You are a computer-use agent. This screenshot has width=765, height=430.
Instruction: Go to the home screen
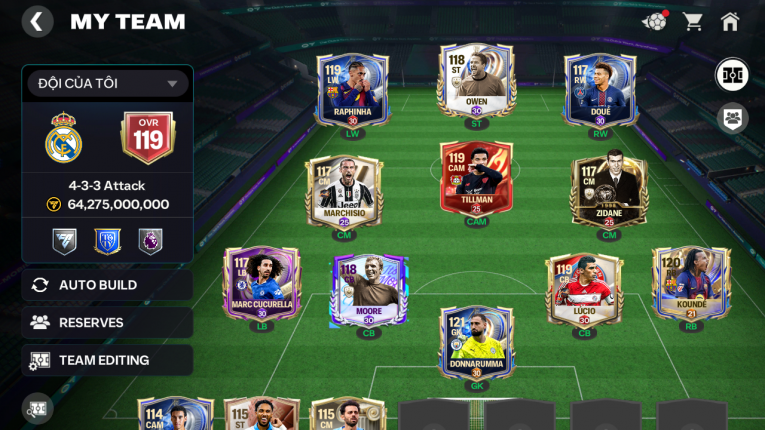pyautogui.click(x=730, y=21)
